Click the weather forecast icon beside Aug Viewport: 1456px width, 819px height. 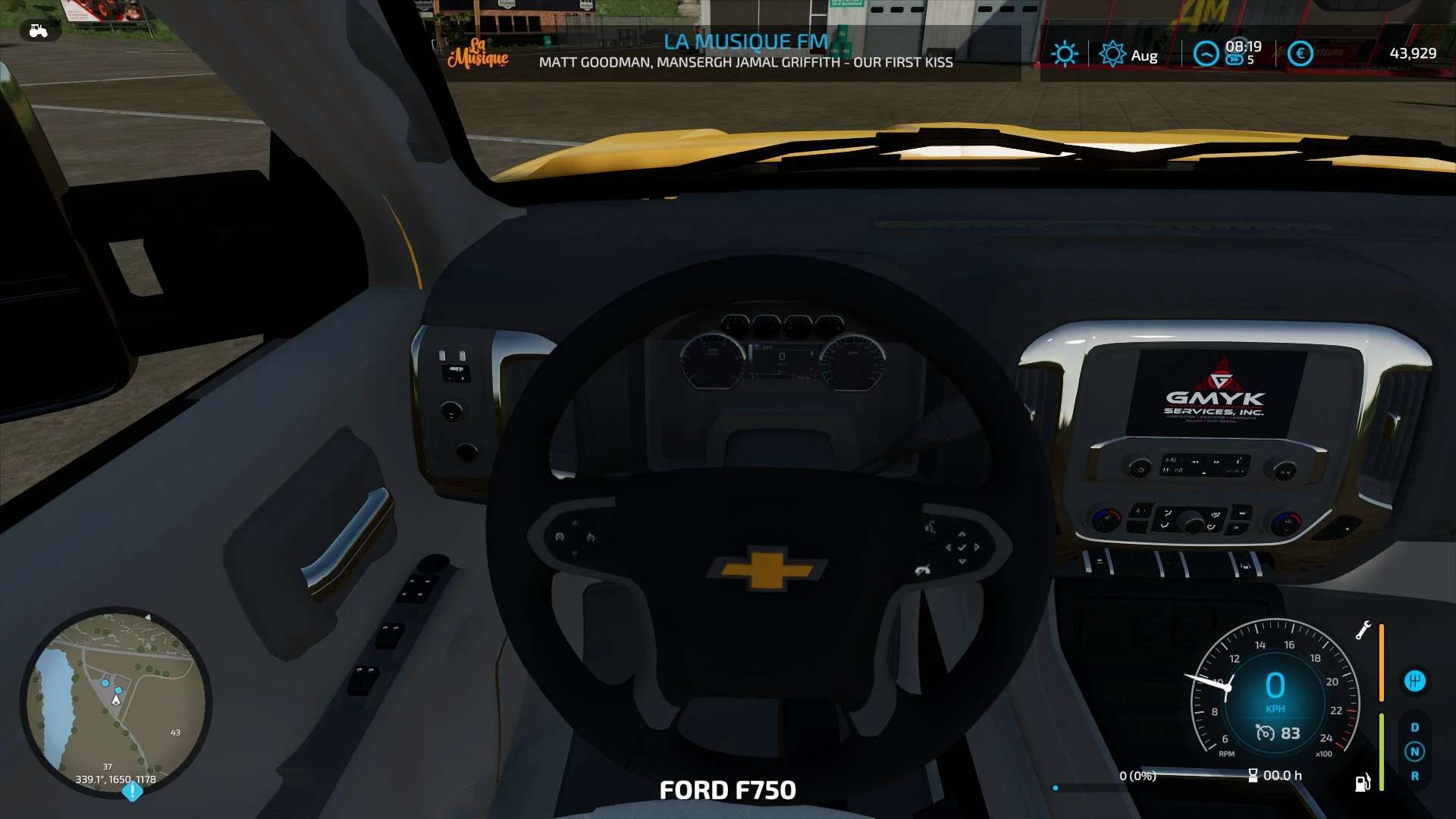(1112, 54)
